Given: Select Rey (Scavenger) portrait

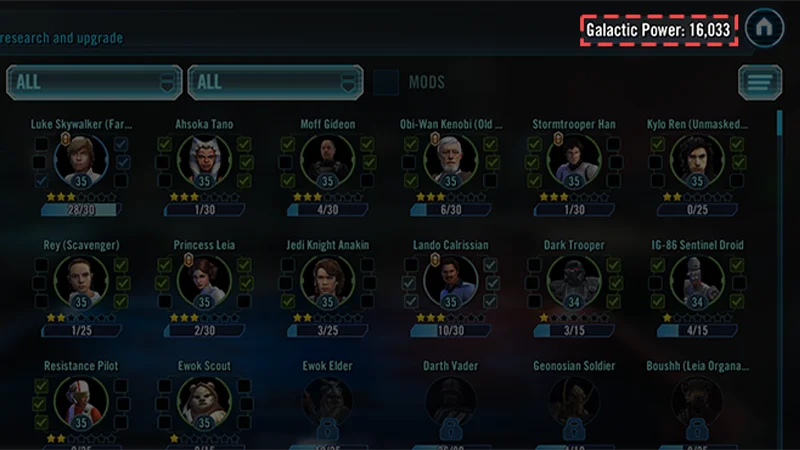Looking at the screenshot, I should 80,279.
